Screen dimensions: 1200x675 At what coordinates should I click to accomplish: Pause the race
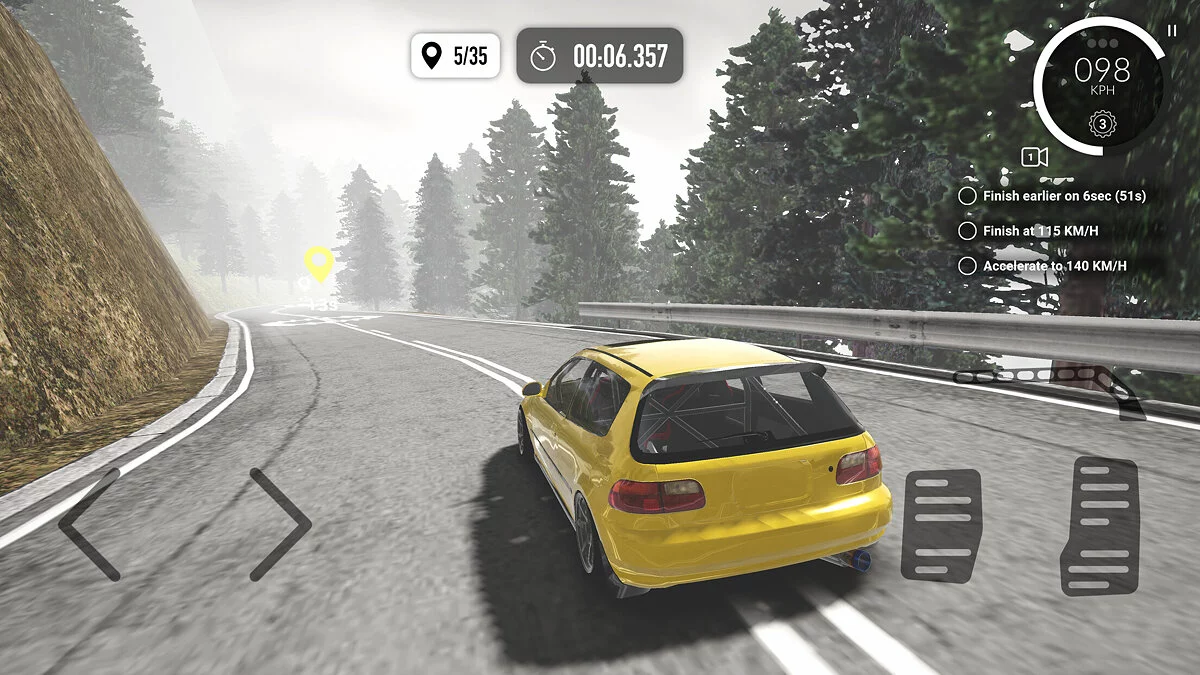[x=1172, y=31]
